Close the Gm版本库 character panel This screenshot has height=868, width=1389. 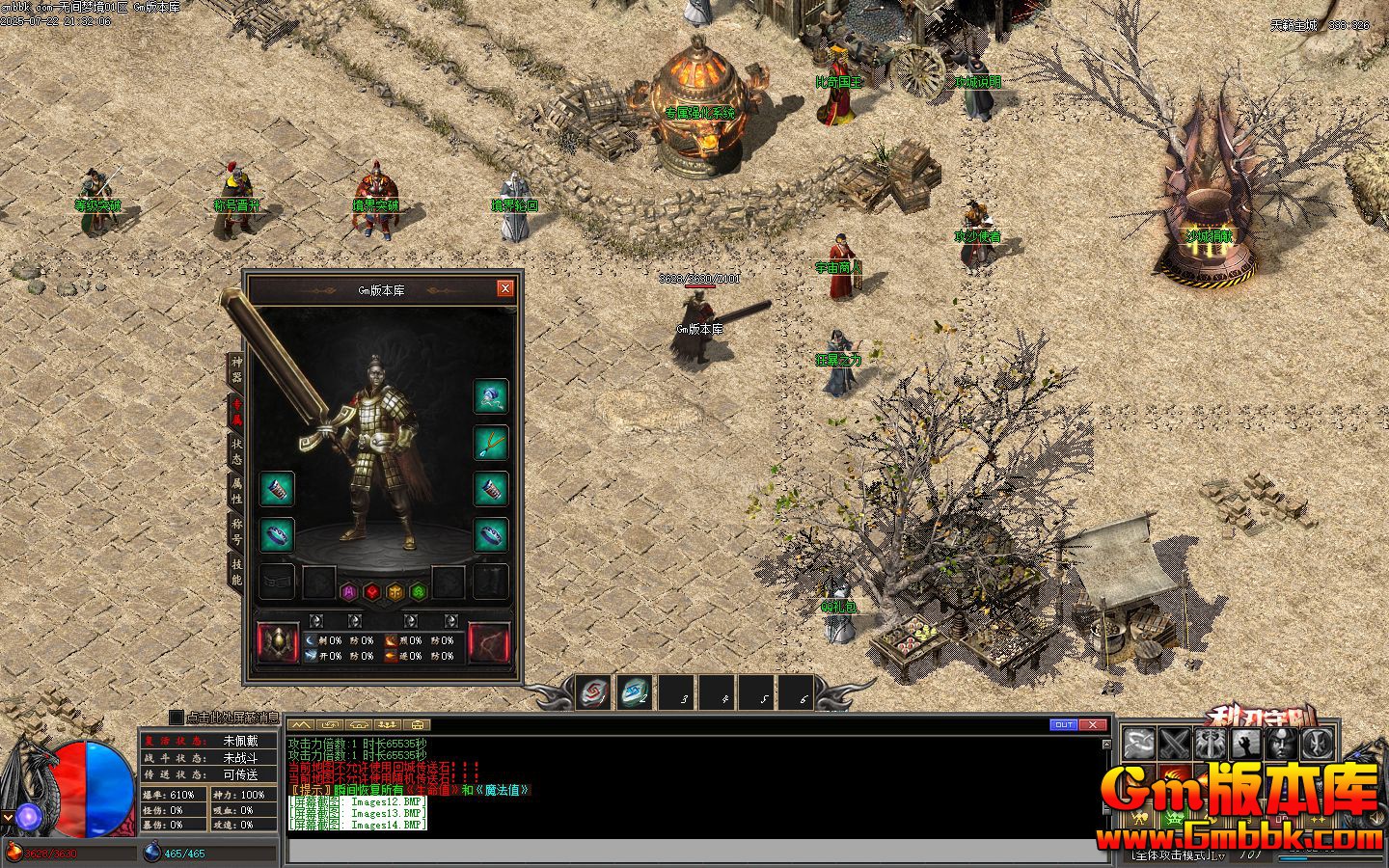pos(504,288)
